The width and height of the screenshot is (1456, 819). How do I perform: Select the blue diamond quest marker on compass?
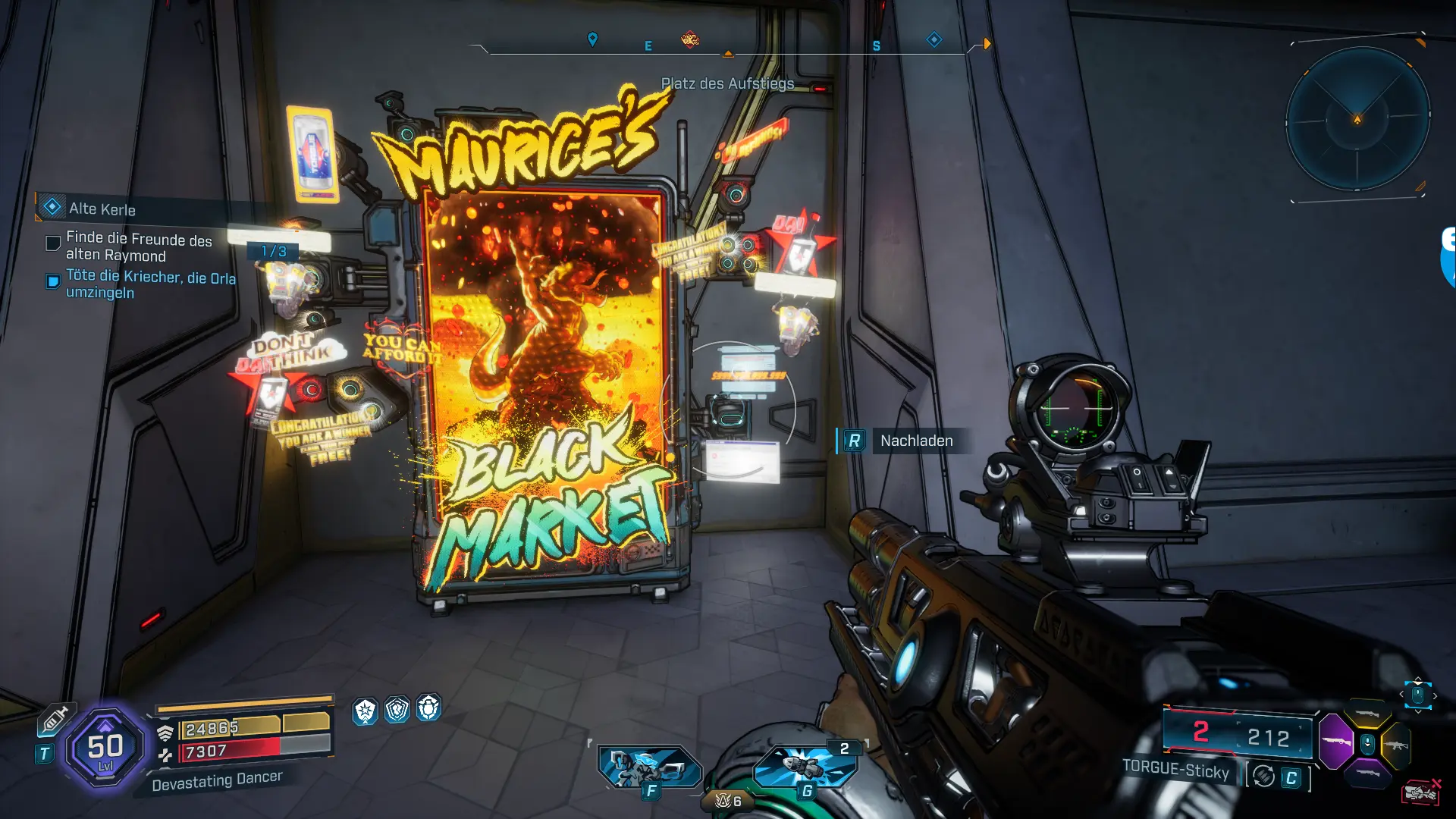coord(934,39)
